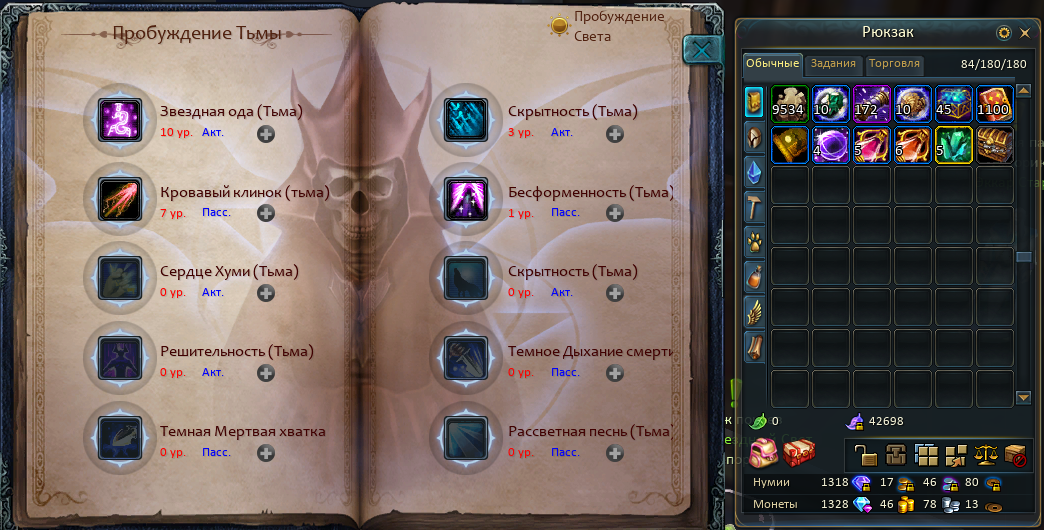Switch to Пробуждение Света page
Image resolution: width=1044 pixels, height=530 pixels.
click(560, 27)
